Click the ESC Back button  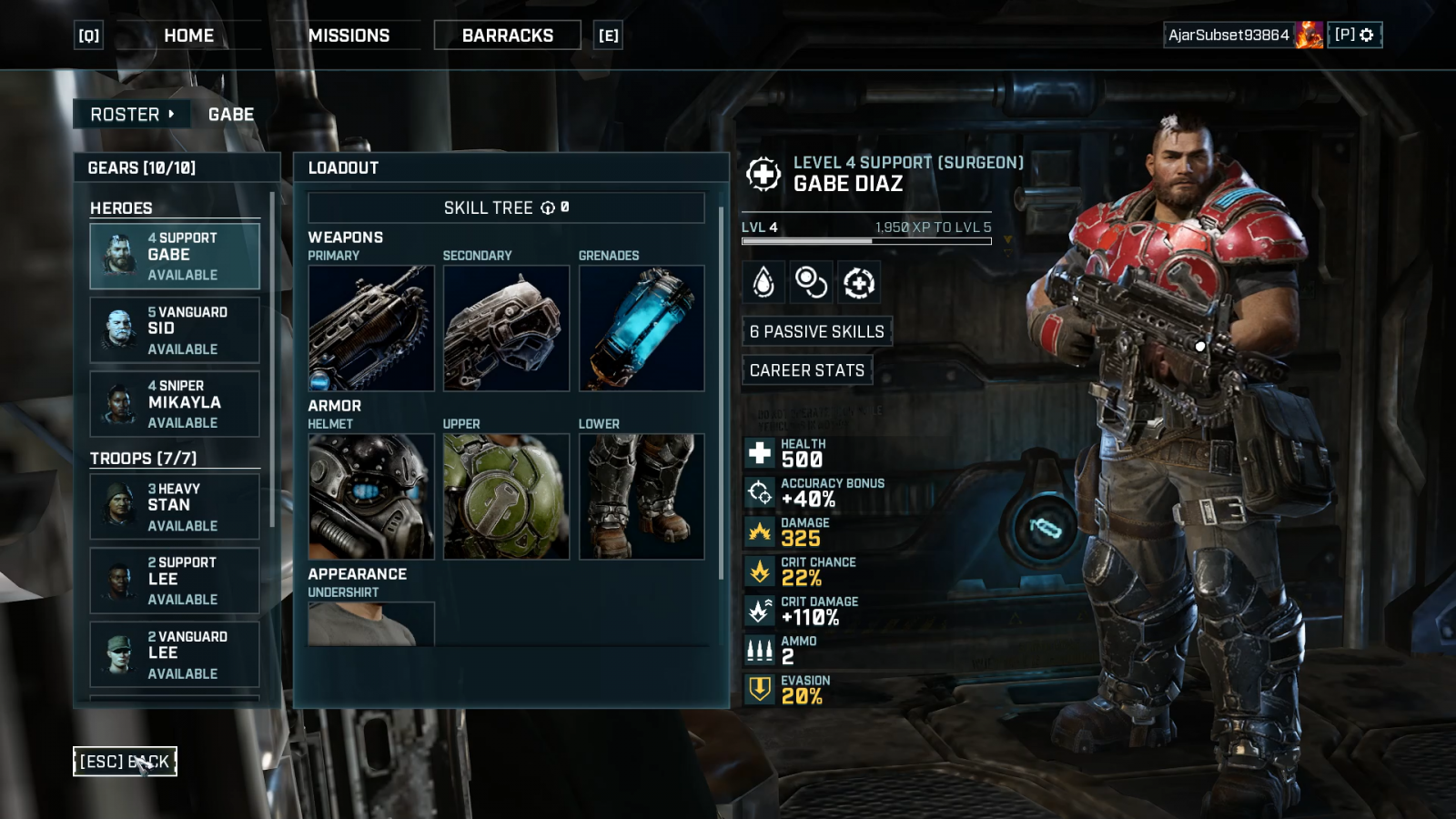pyautogui.click(x=125, y=762)
